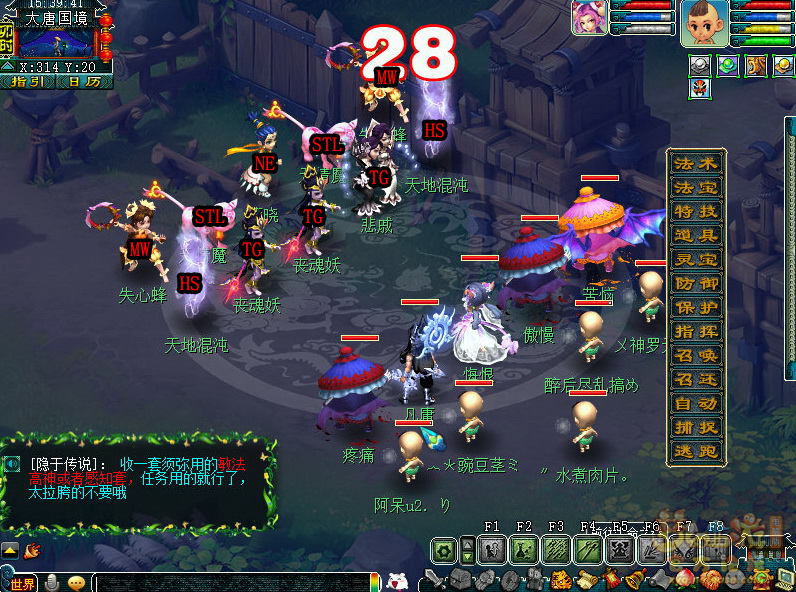Viewport: 796px width, 592px height.
Task: Activate the F1 hotbar skill
Action: (491, 549)
